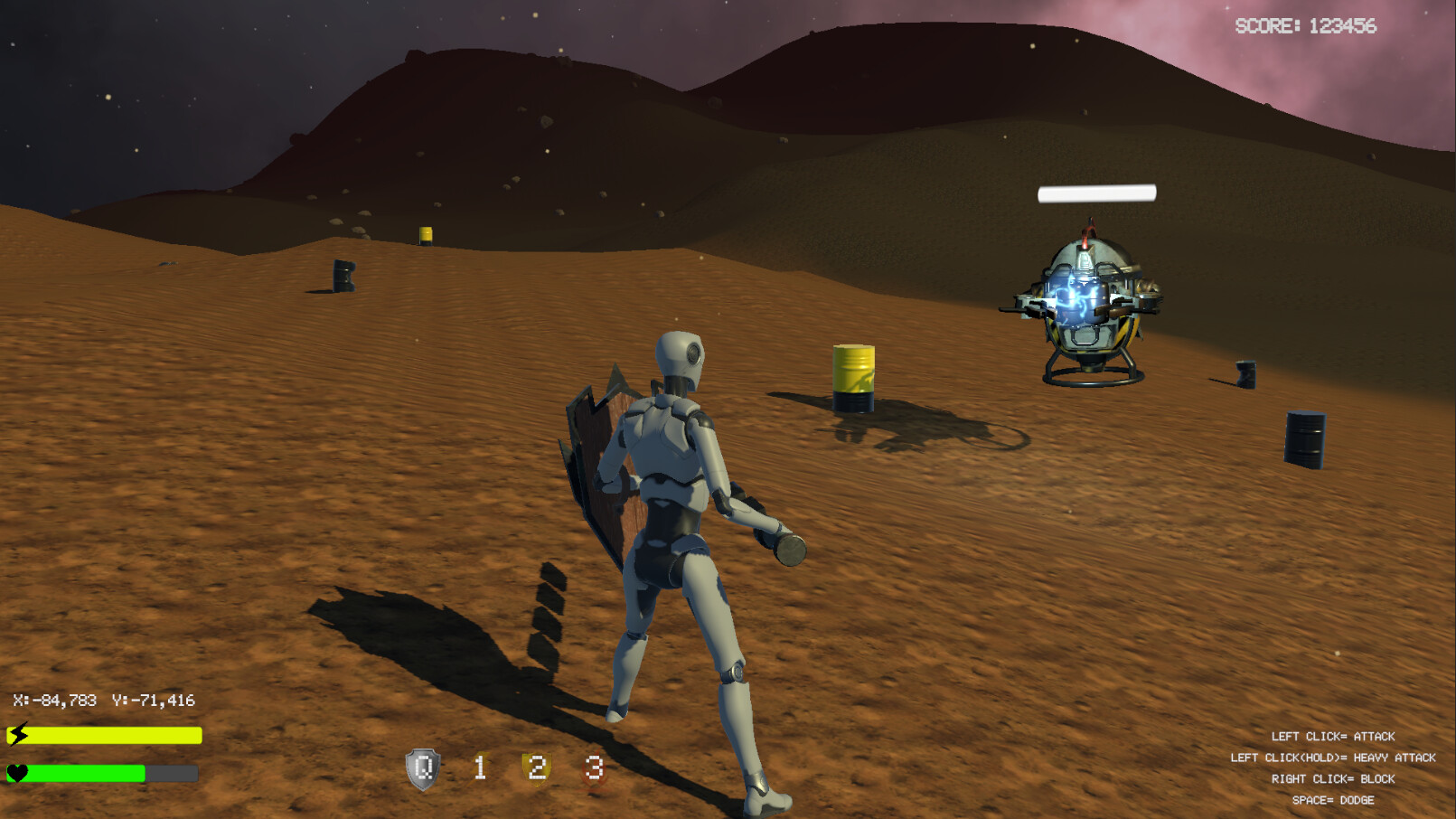Click the black lightning bolt on the energy bar
Screen dimensions: 1456x819
point(16,736)
